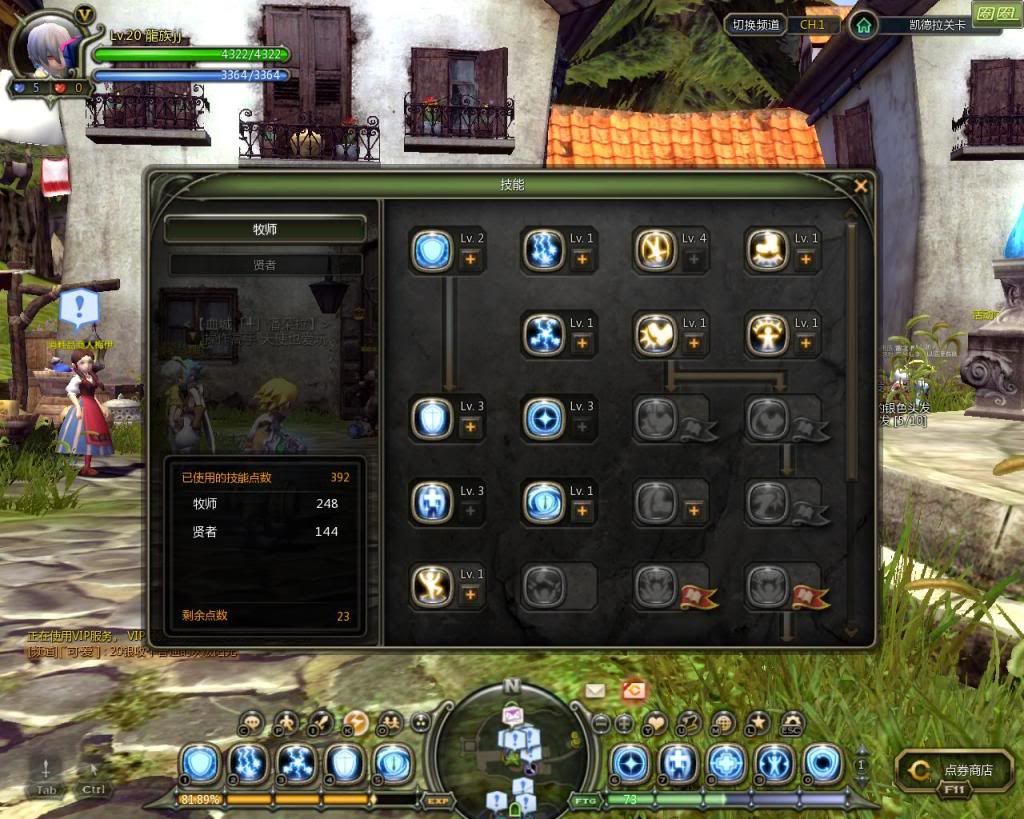Open the 点券商店 cash shop

(x=957, y=771)
